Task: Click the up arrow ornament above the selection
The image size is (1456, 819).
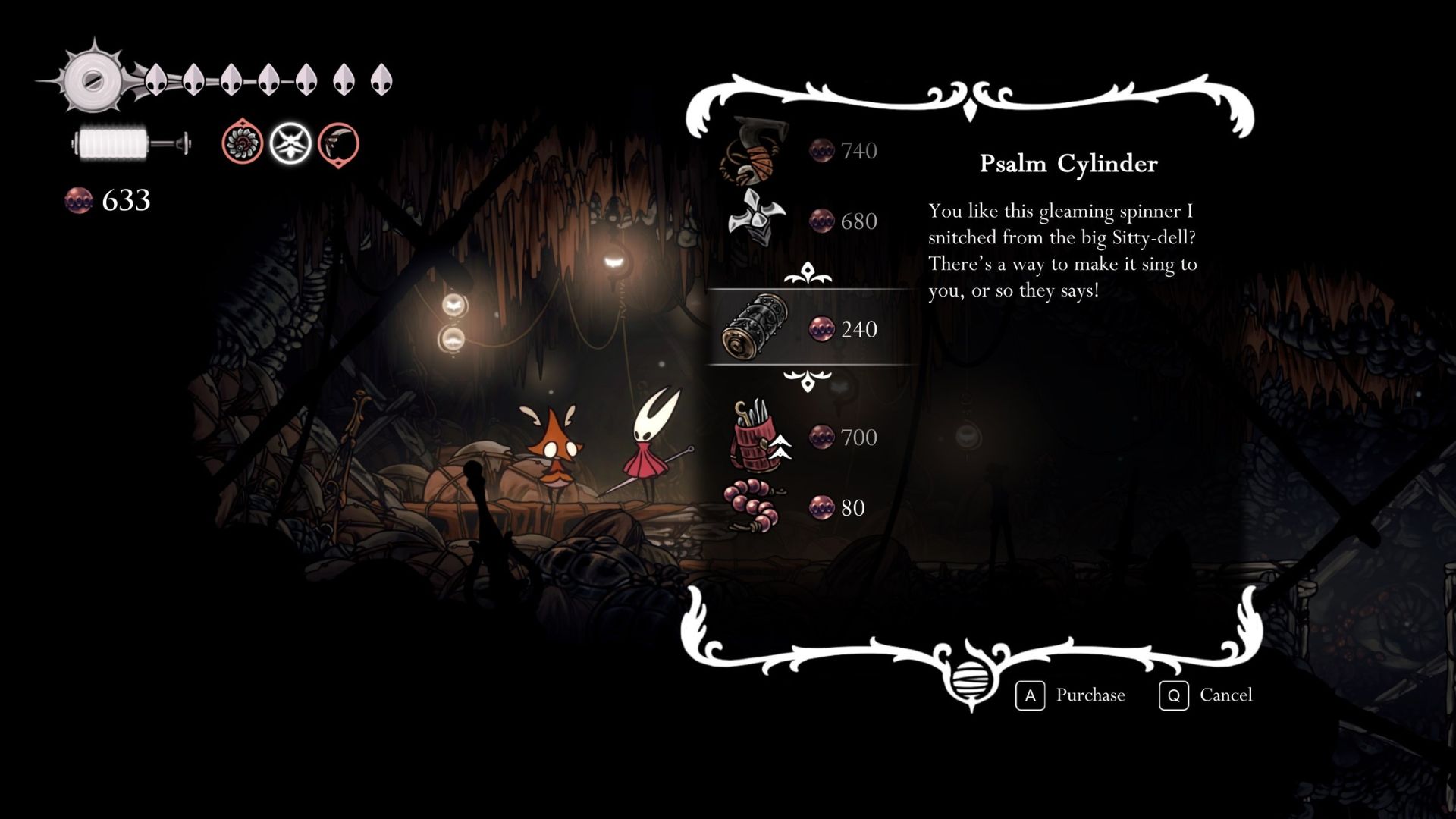Action: click(x=808, y=274)
